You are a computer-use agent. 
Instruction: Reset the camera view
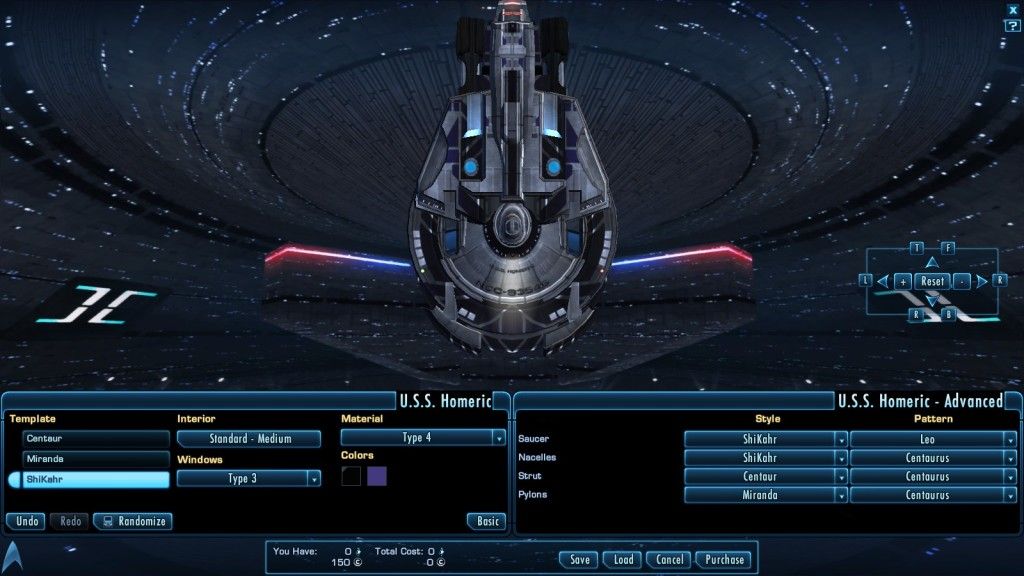pyautogui.click(x=932, y=282)
